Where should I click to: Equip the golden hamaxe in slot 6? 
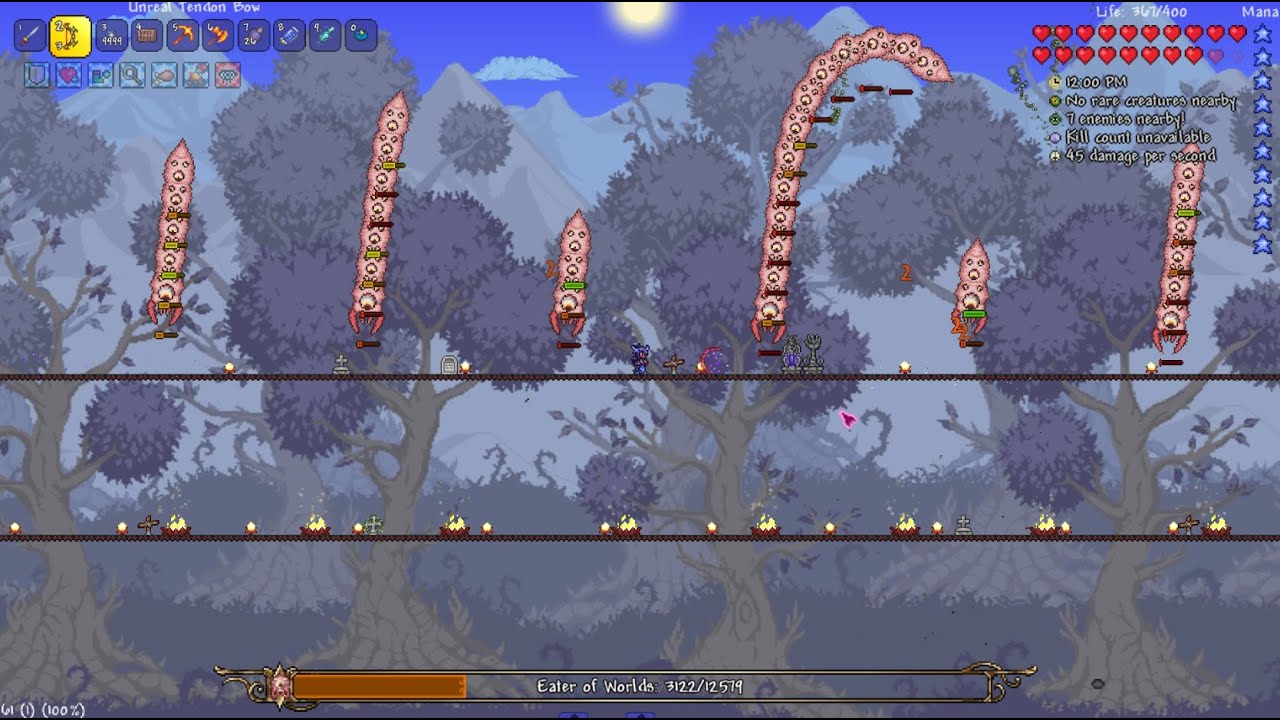(218, 35)
